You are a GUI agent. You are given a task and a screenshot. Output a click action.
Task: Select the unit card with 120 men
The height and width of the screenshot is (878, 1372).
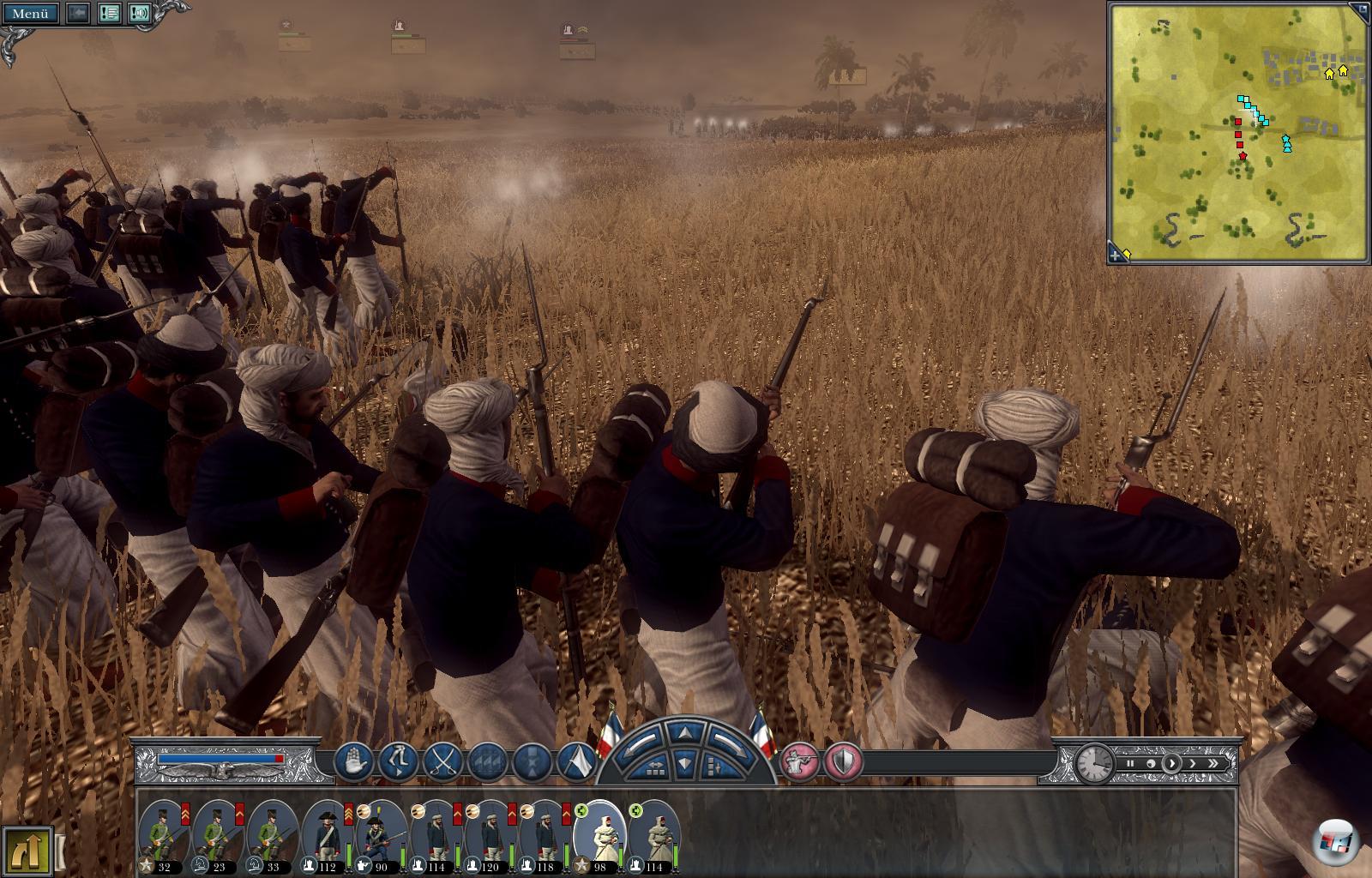pos(489,836)
